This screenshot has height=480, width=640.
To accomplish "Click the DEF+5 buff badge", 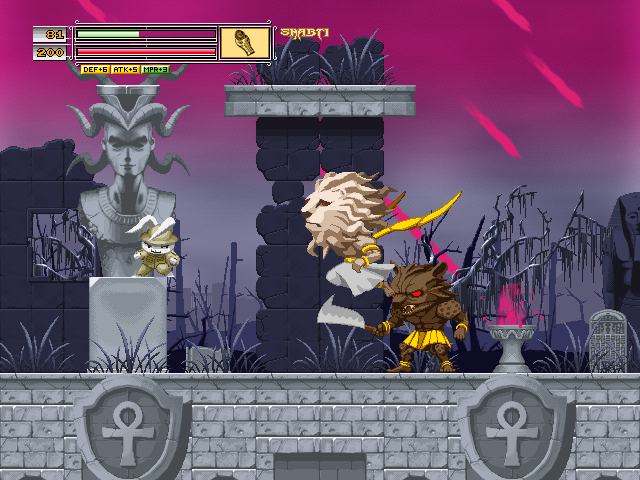I will point(95,70).
